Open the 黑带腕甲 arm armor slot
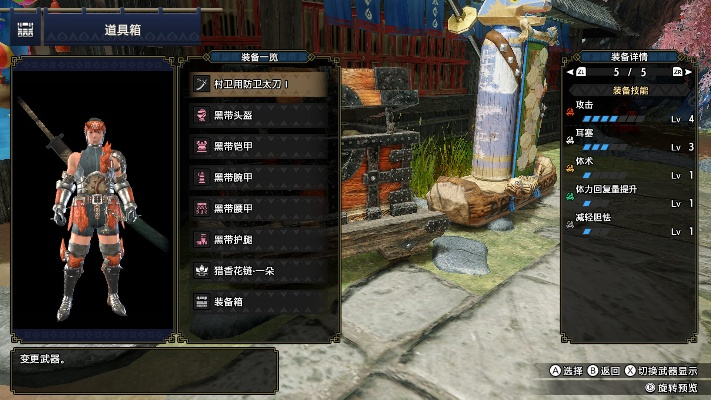Screen dimensions: 711x400 pyautogui.click(x=258, y=177)
